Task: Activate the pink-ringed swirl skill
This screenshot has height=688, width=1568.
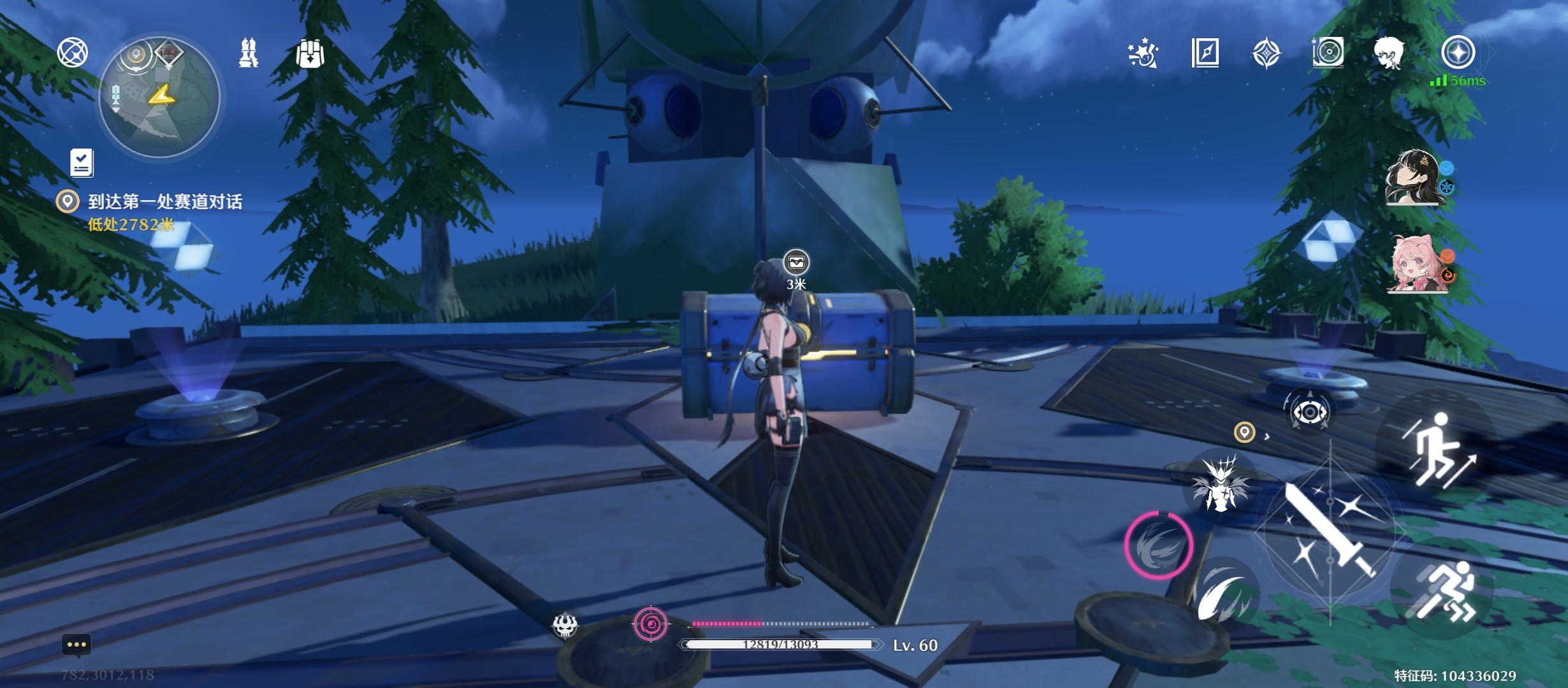Action: [x=1158, y=545]
